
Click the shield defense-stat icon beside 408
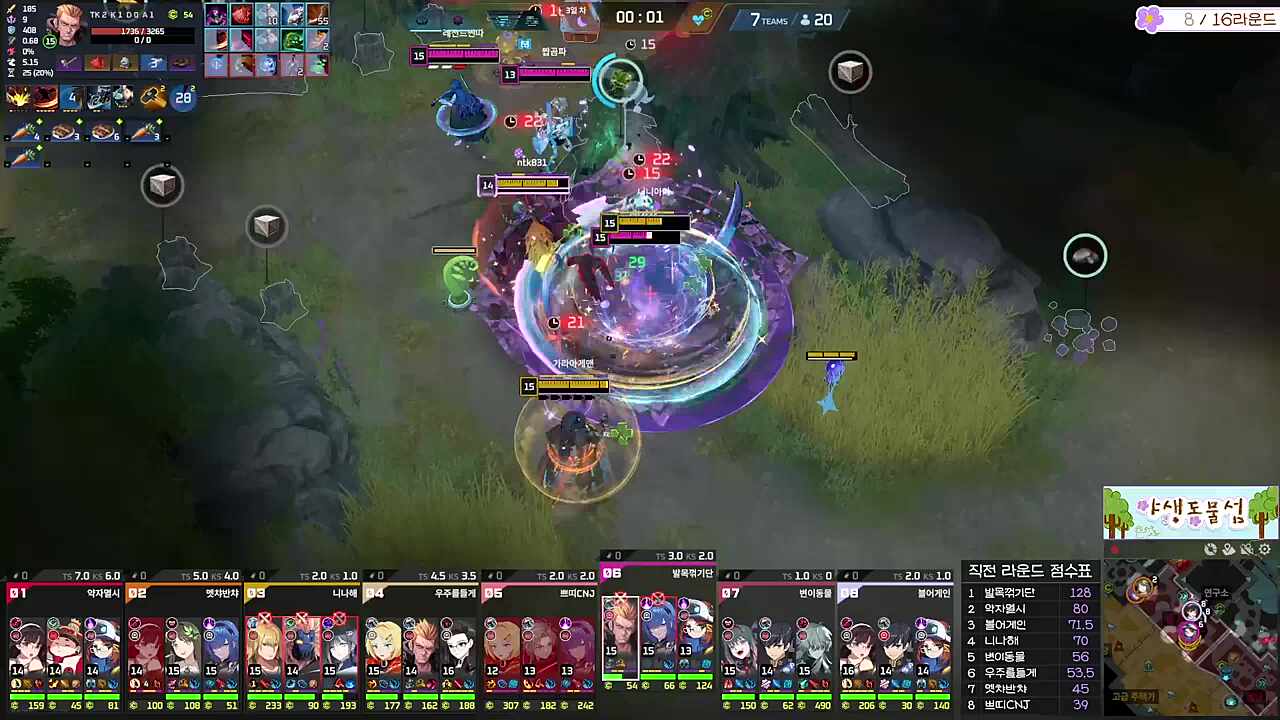[9, 30]
